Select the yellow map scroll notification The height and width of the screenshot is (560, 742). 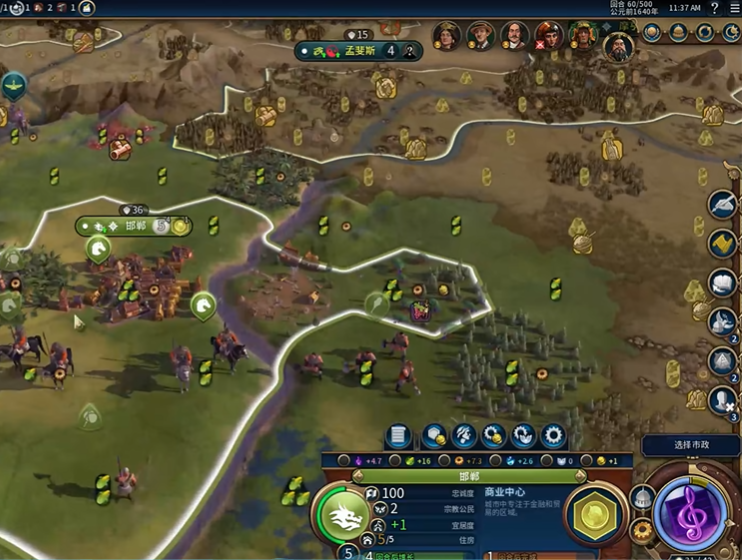722,243
